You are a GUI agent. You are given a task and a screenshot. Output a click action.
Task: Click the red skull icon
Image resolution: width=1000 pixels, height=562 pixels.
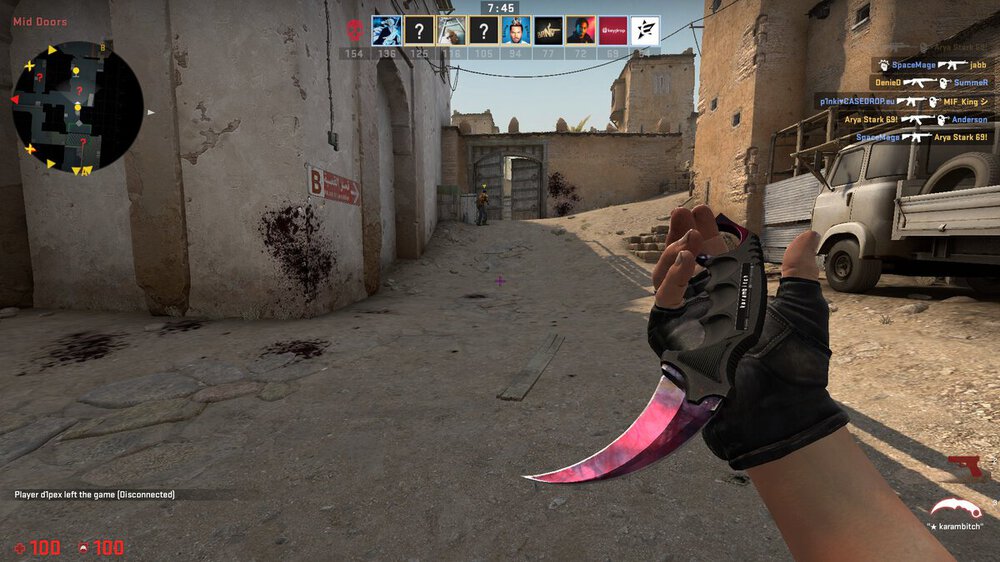click(354, 29)
